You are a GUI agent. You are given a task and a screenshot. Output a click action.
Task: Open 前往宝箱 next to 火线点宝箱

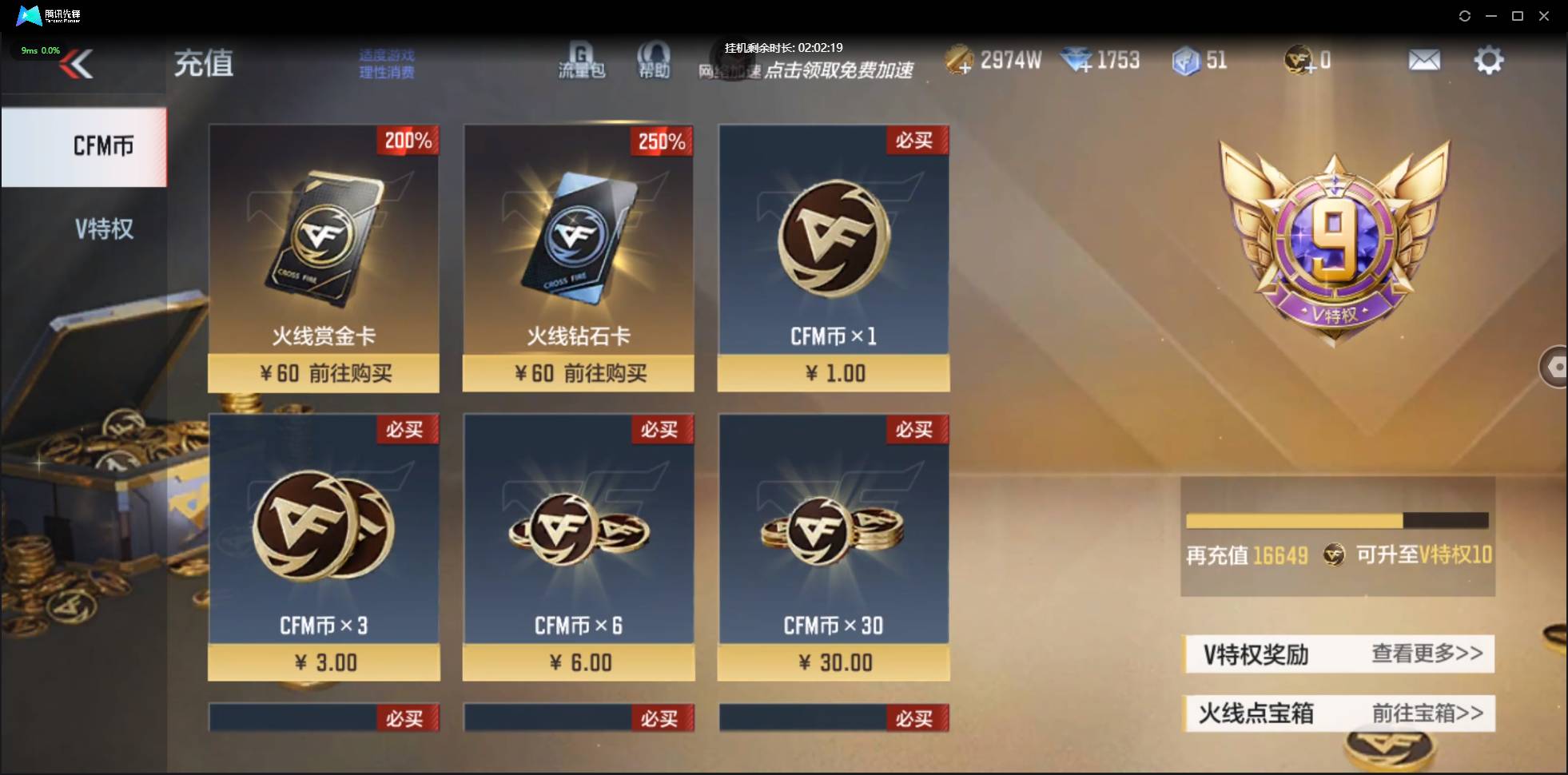point(1427,713)
